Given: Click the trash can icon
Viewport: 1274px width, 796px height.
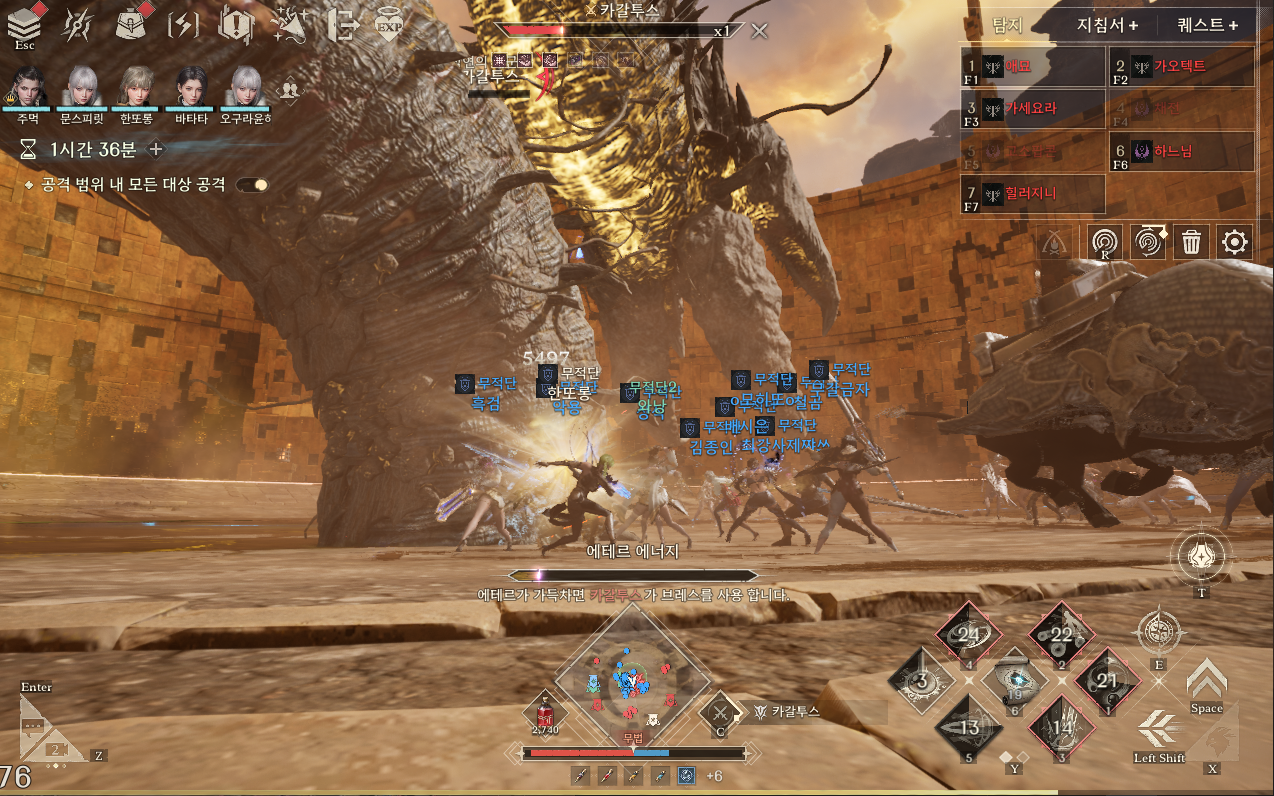Looking at the screenshot, I should coord(1191,242).
